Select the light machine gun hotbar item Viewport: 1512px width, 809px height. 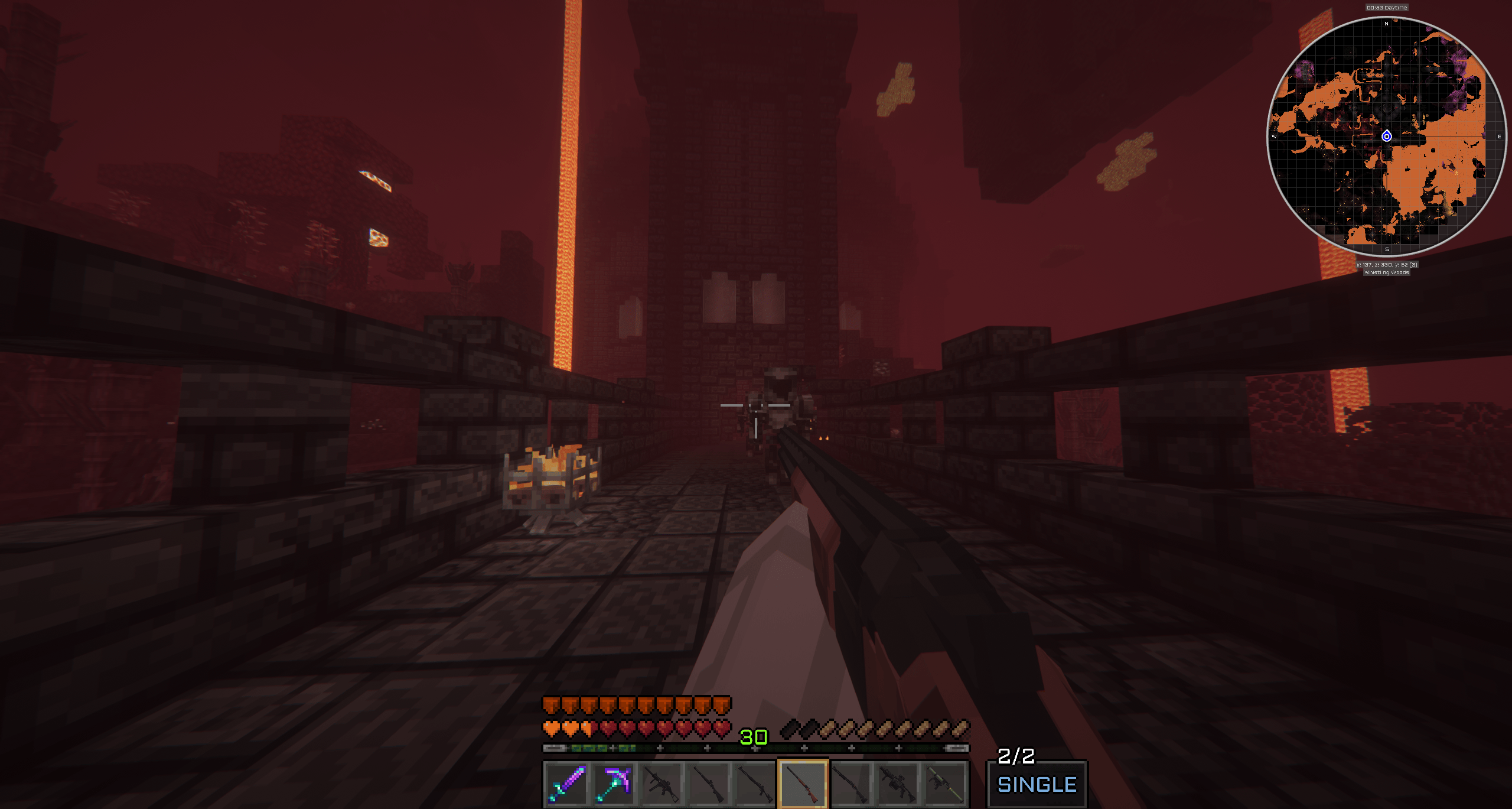point(897,783)
